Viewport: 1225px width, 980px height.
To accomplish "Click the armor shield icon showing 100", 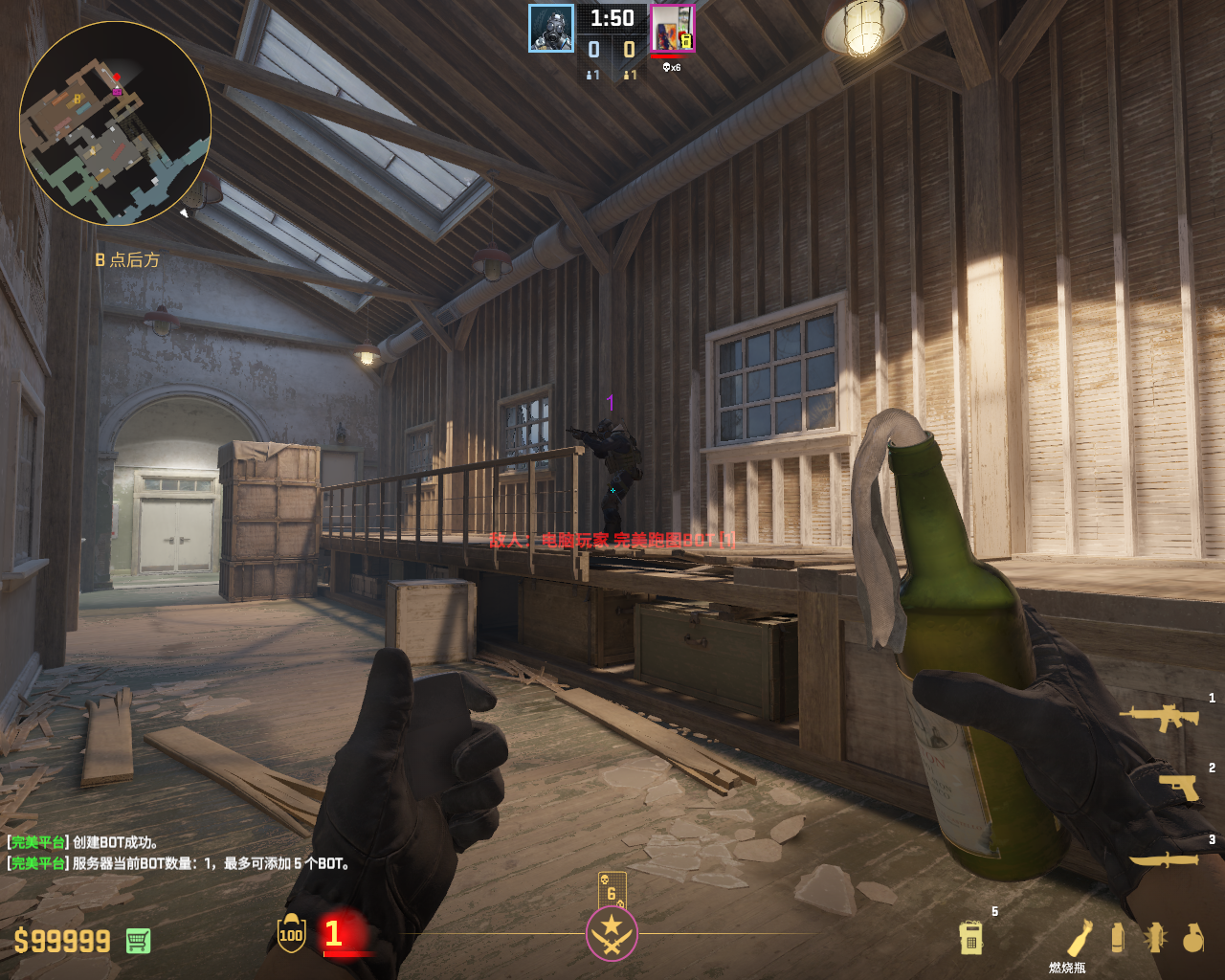I will (291, 933).
